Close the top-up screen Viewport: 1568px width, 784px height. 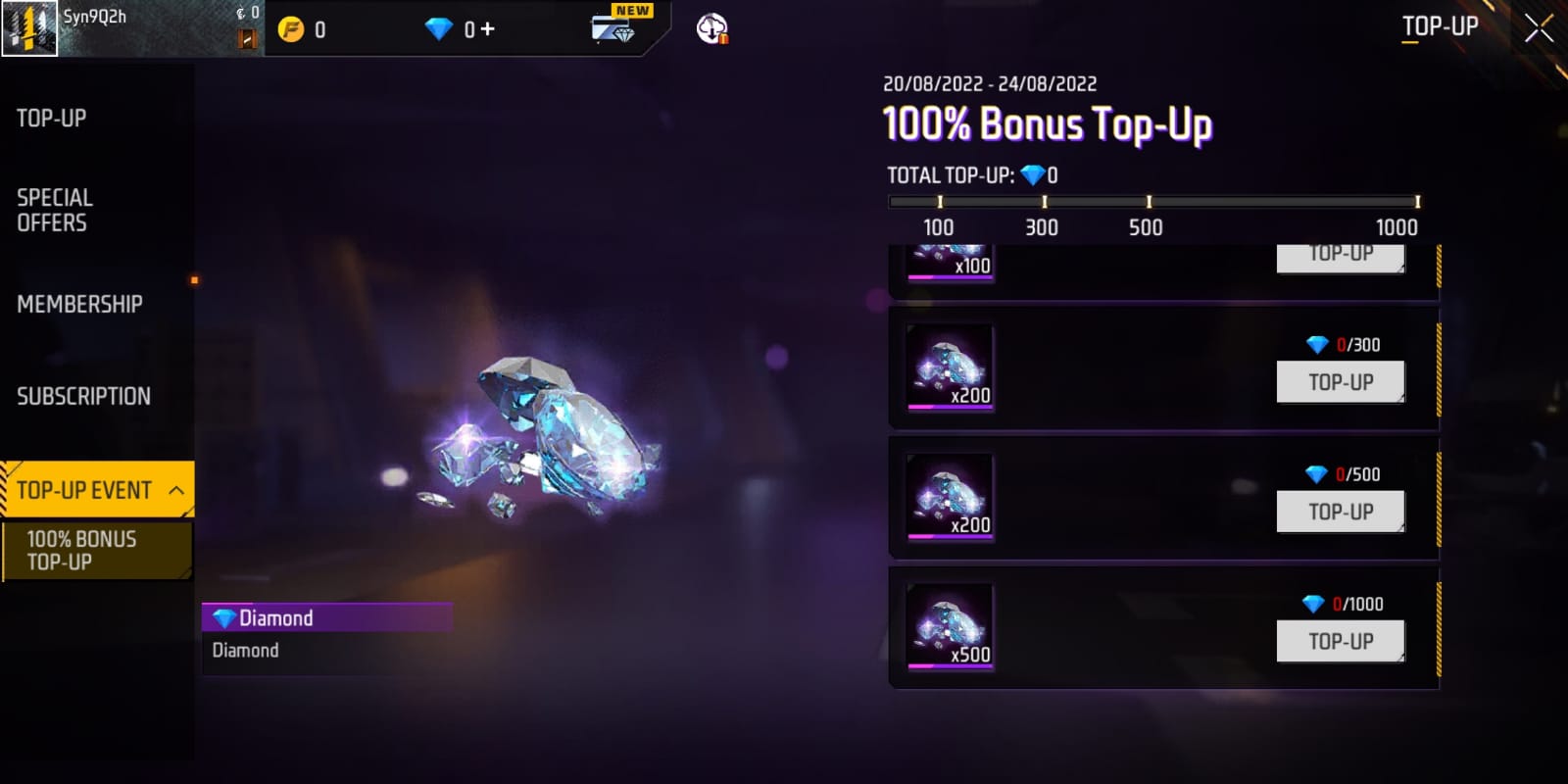click(x=1538, y=28)
